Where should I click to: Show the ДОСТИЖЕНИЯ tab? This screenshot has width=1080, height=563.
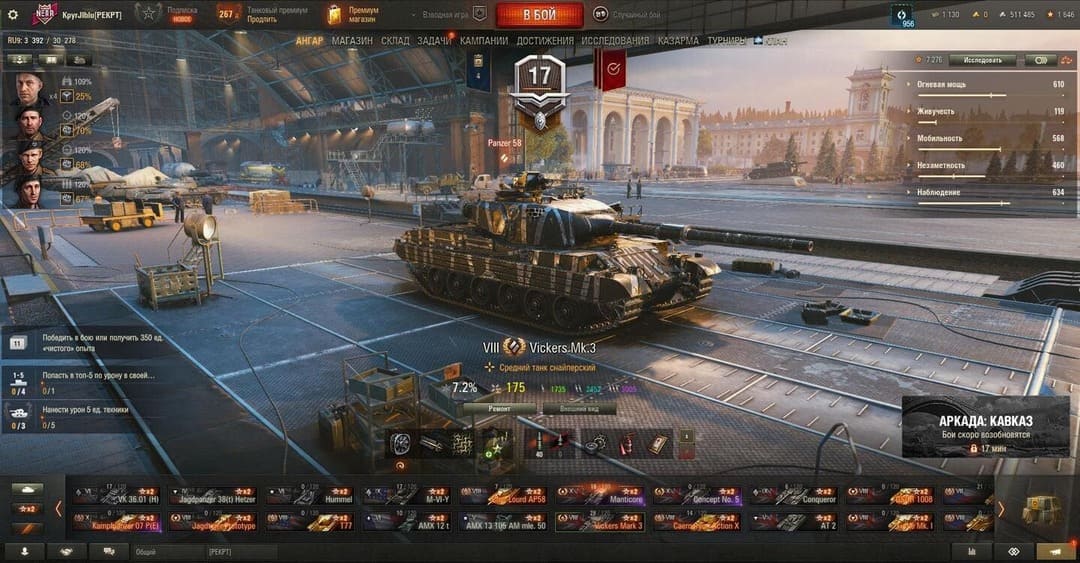point(545,41)
